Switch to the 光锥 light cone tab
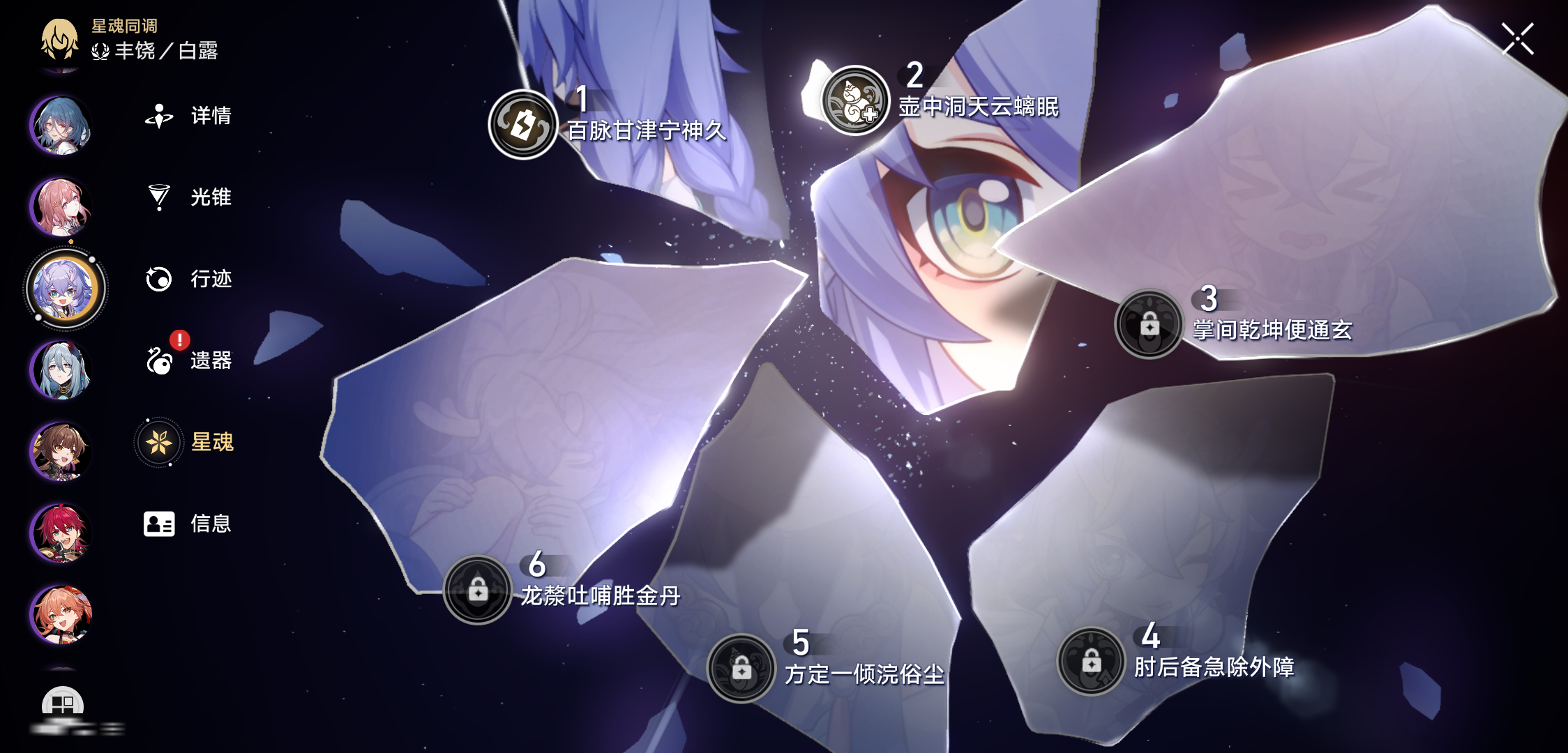The height and width of the screenshot is (753, 1568). 188,197
